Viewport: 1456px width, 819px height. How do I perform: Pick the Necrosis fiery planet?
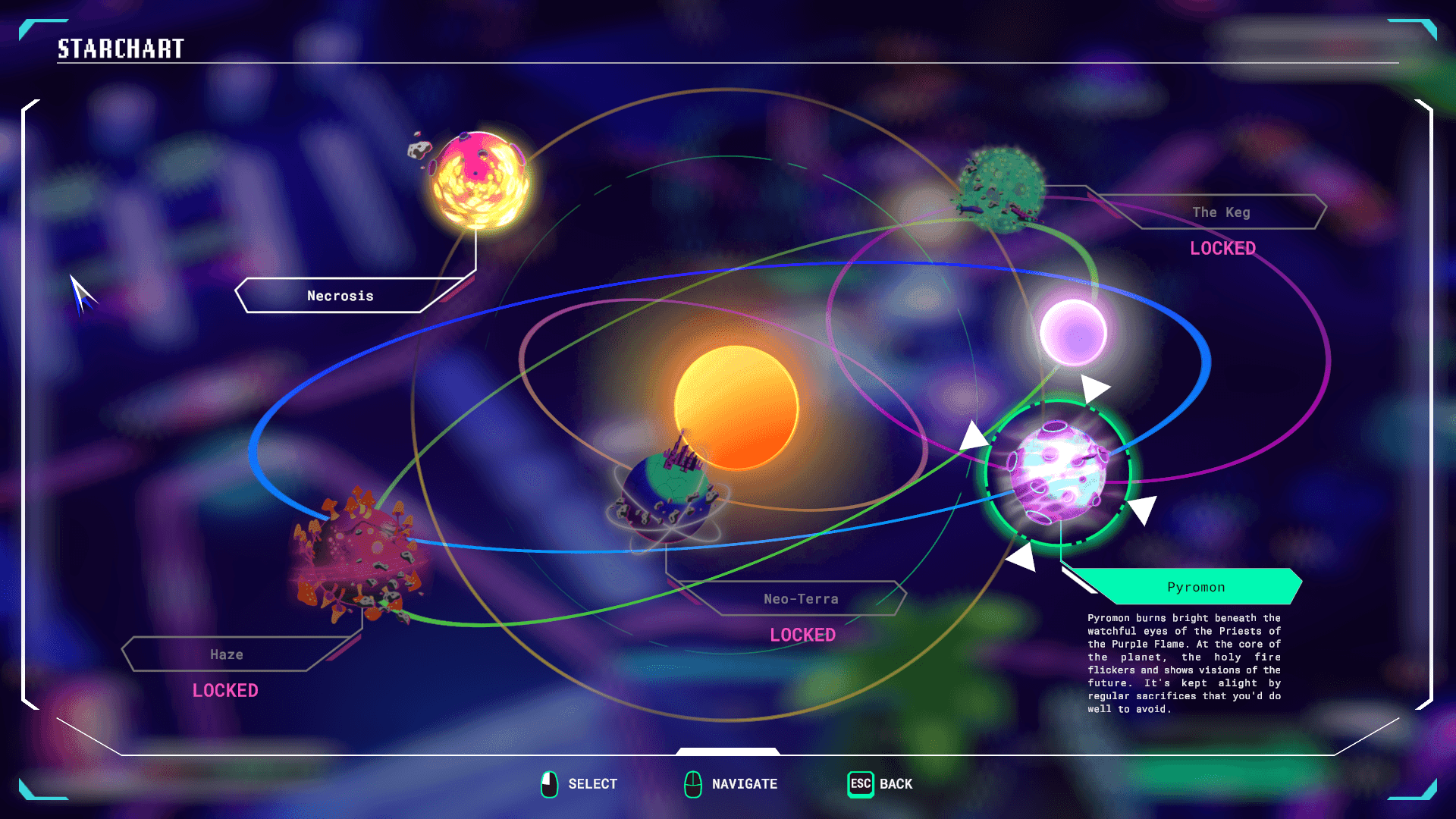pos(480,180)
